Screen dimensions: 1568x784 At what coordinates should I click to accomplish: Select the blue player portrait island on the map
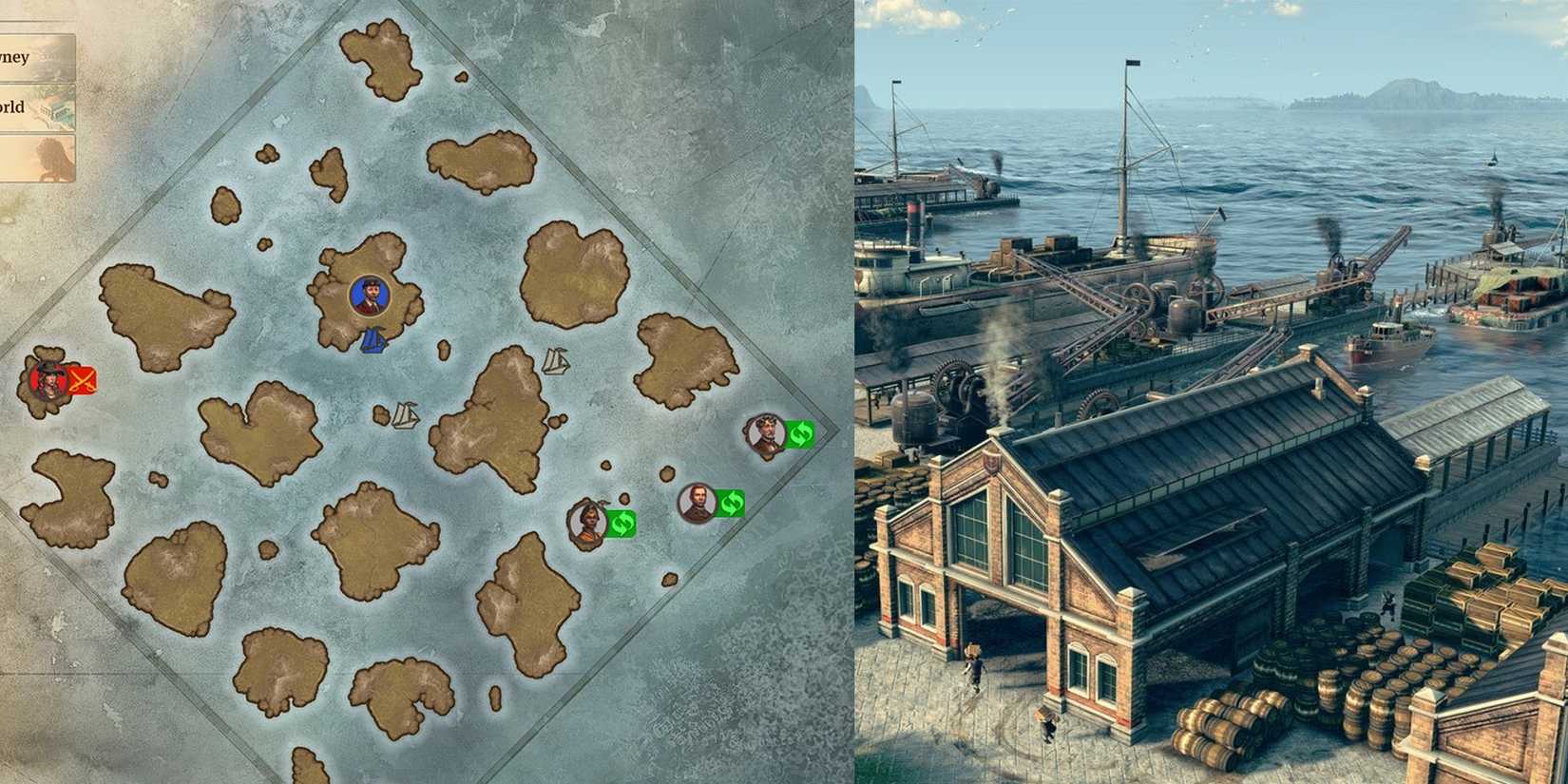pyautogui.click(x=369, y=296)
